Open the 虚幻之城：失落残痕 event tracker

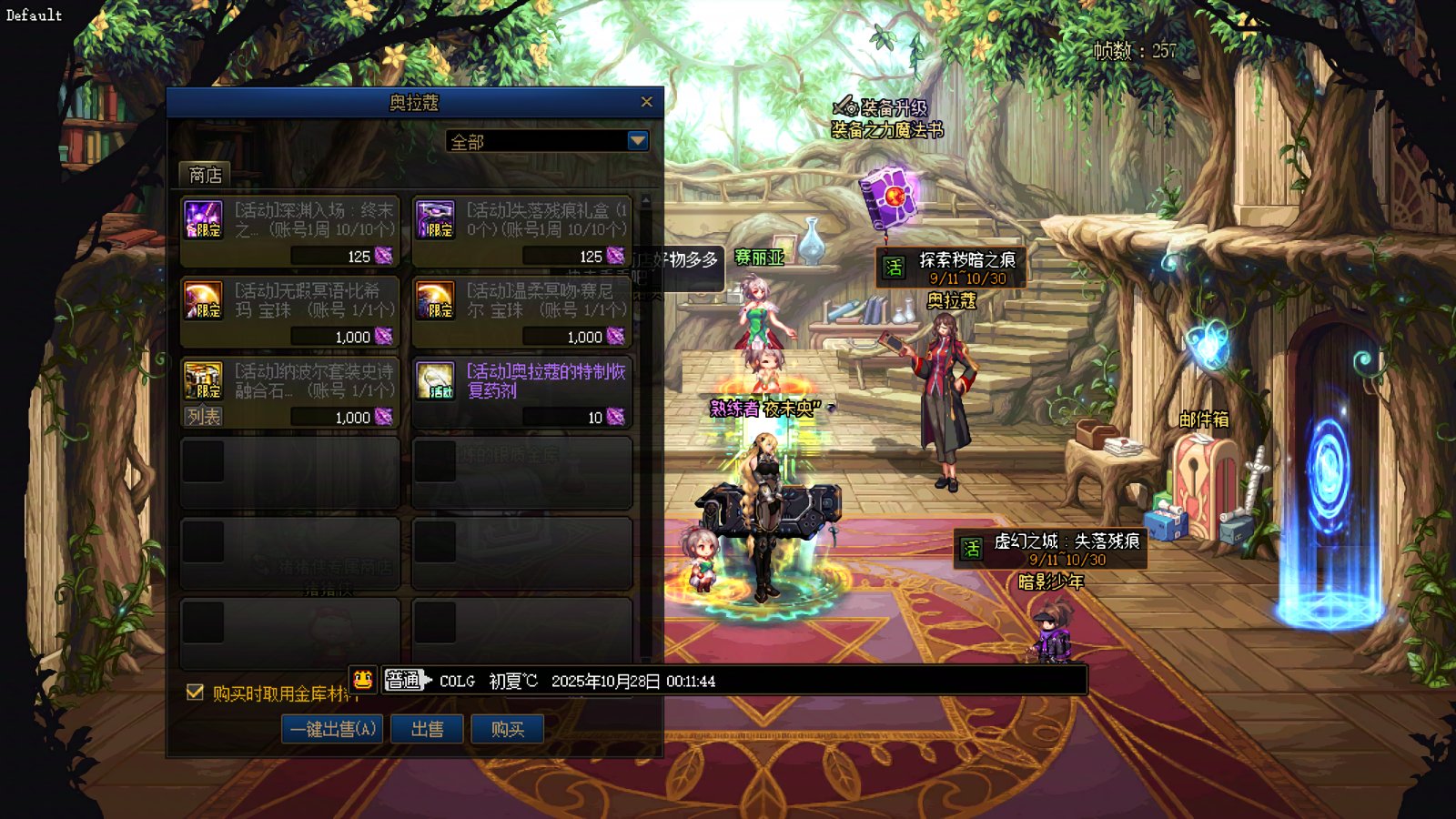(1050, 549)
